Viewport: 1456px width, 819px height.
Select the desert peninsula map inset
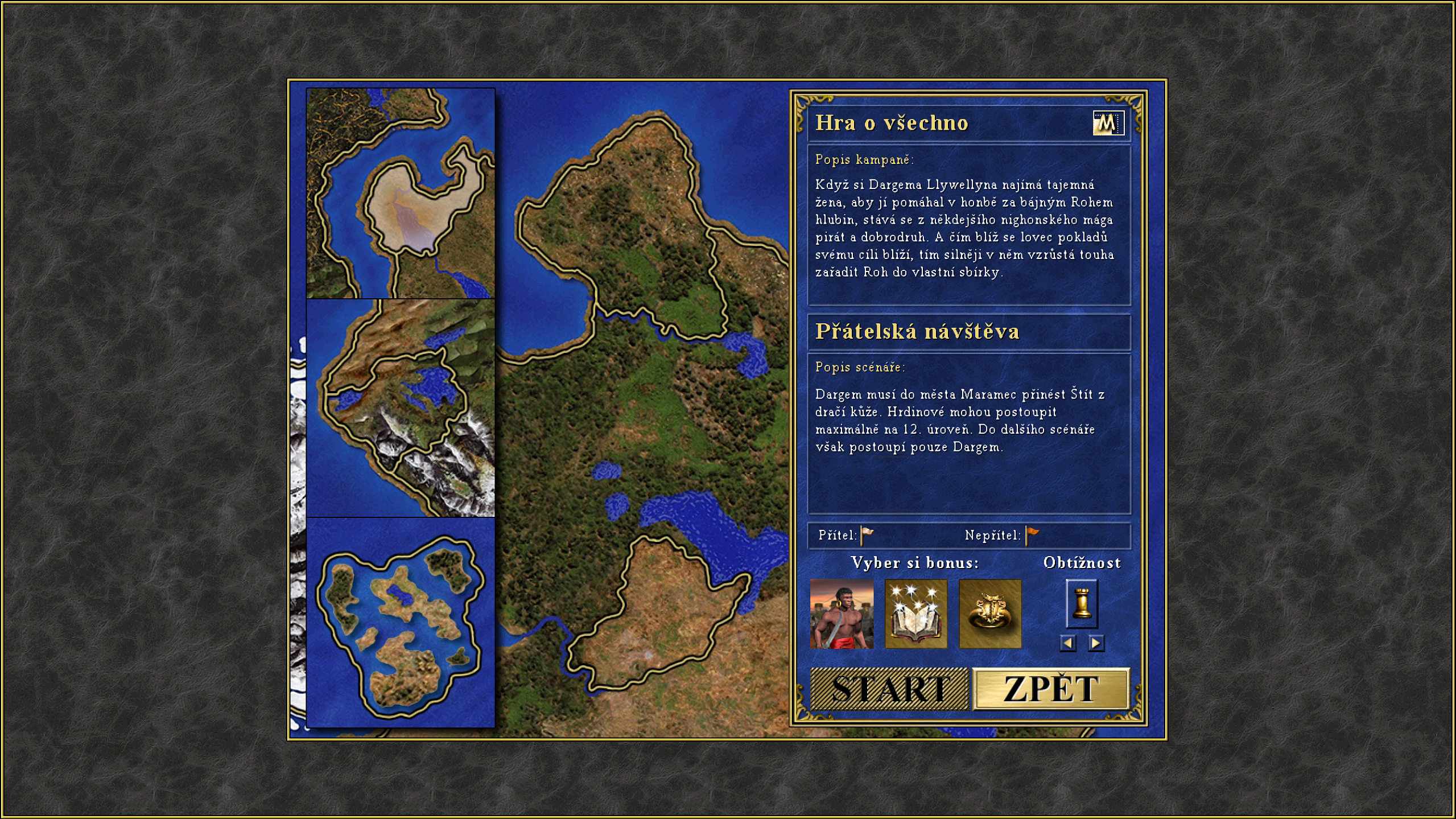point(401,194)
